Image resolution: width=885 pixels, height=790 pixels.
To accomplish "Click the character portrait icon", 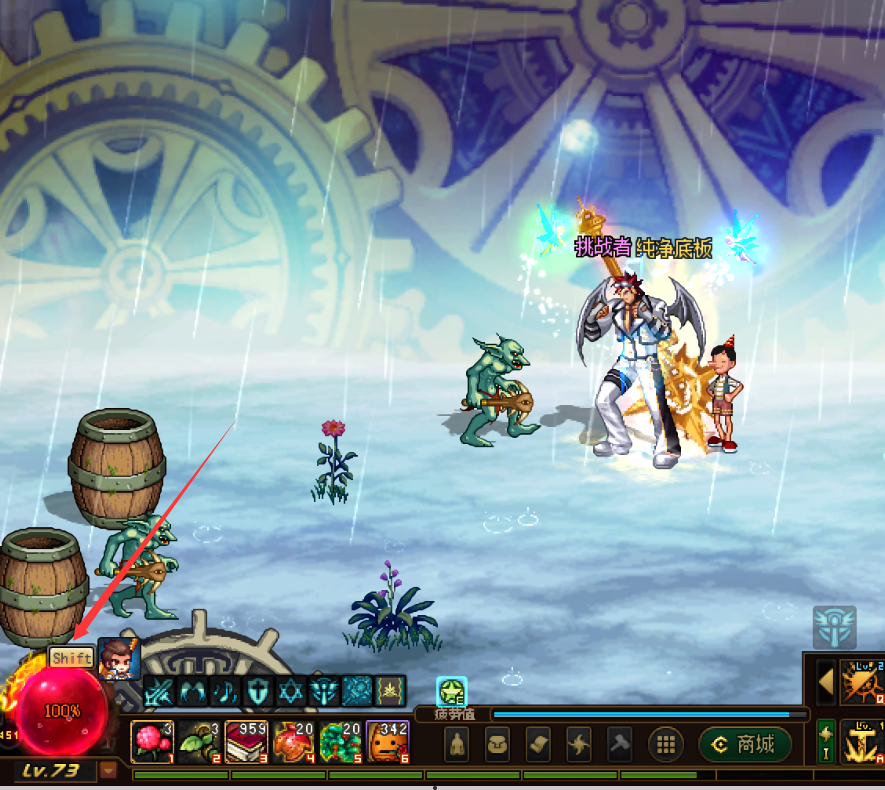I will pos(119,659).
